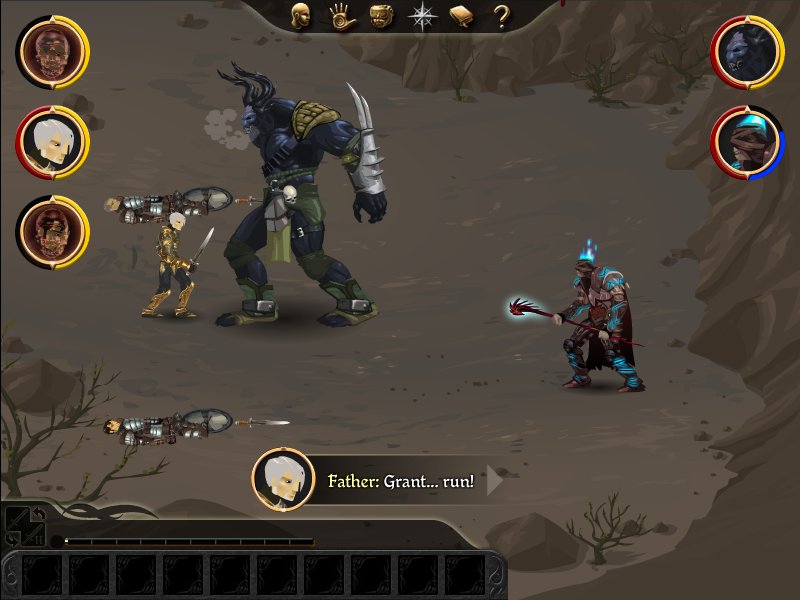800x600 pixels.
Task: Select the white-haired party portrait on the left
Action: coord(52,141)
